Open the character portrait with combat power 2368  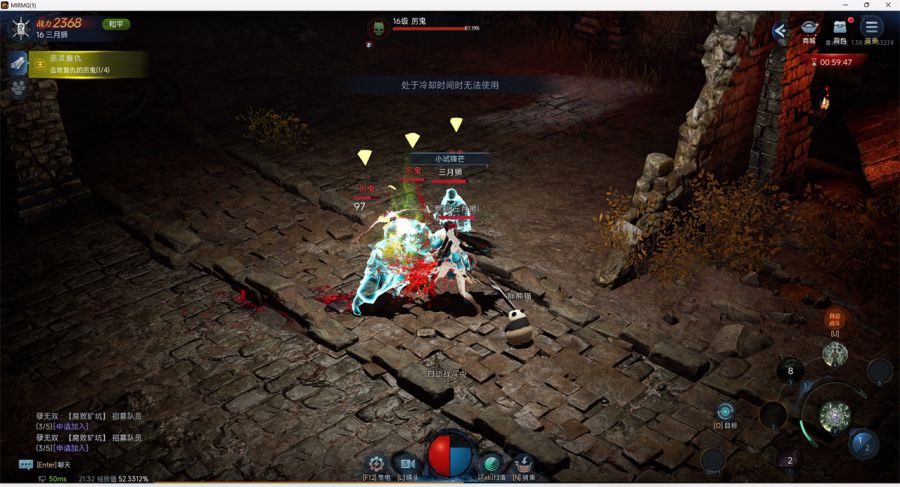pyautogui.click(x=19, y=27)
